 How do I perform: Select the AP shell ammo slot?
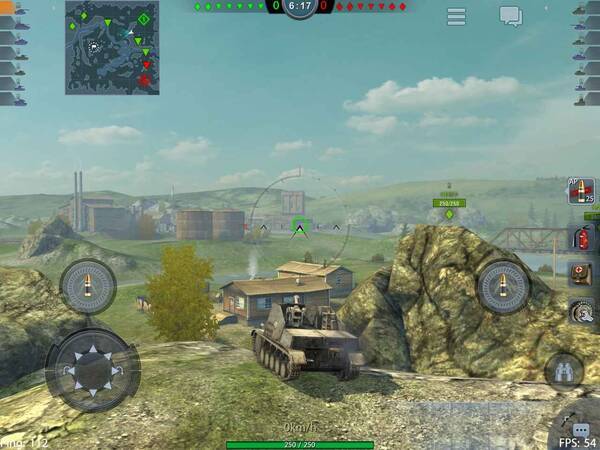(581, 191)
